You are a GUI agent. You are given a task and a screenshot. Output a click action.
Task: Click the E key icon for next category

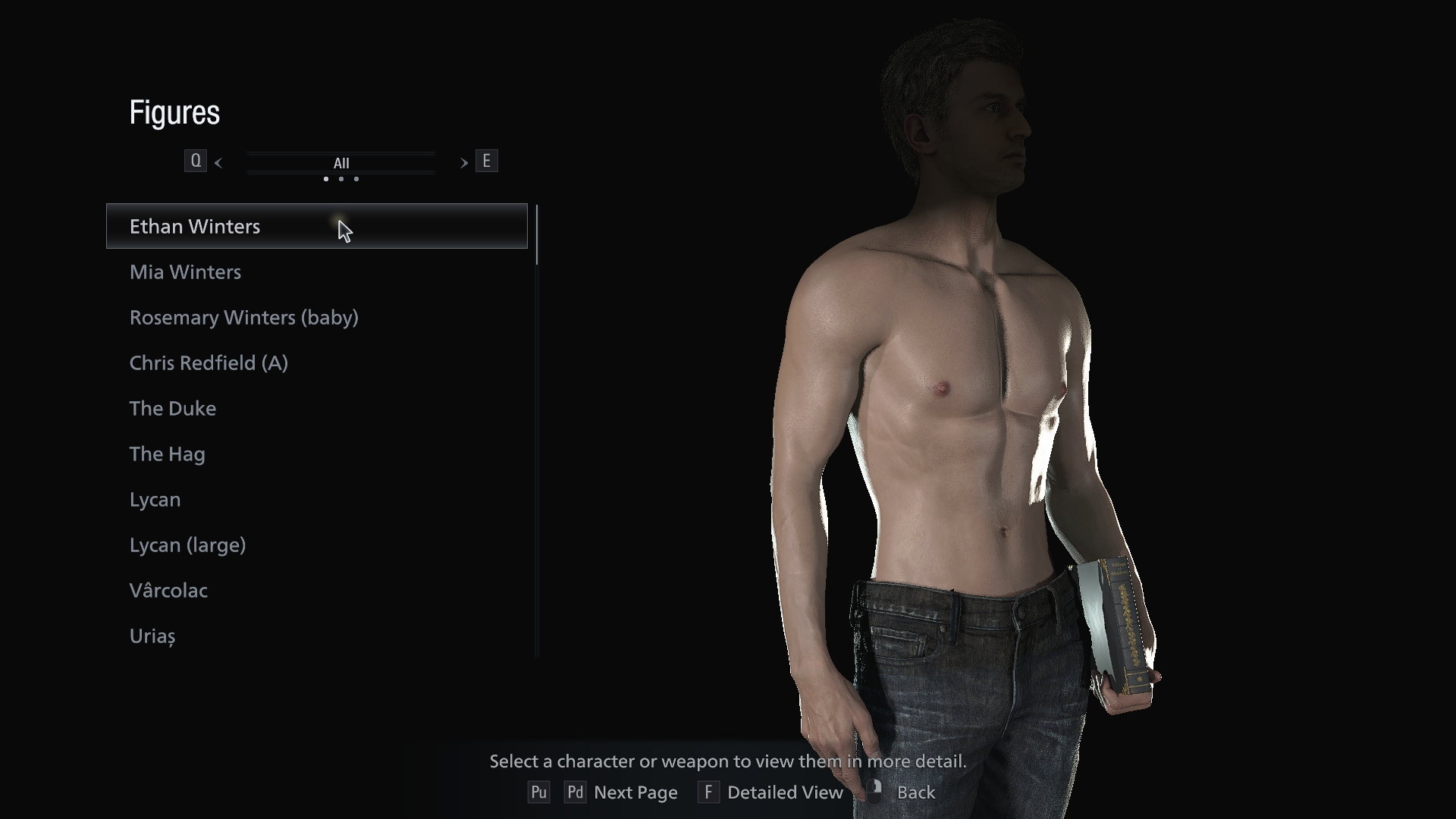487,161
